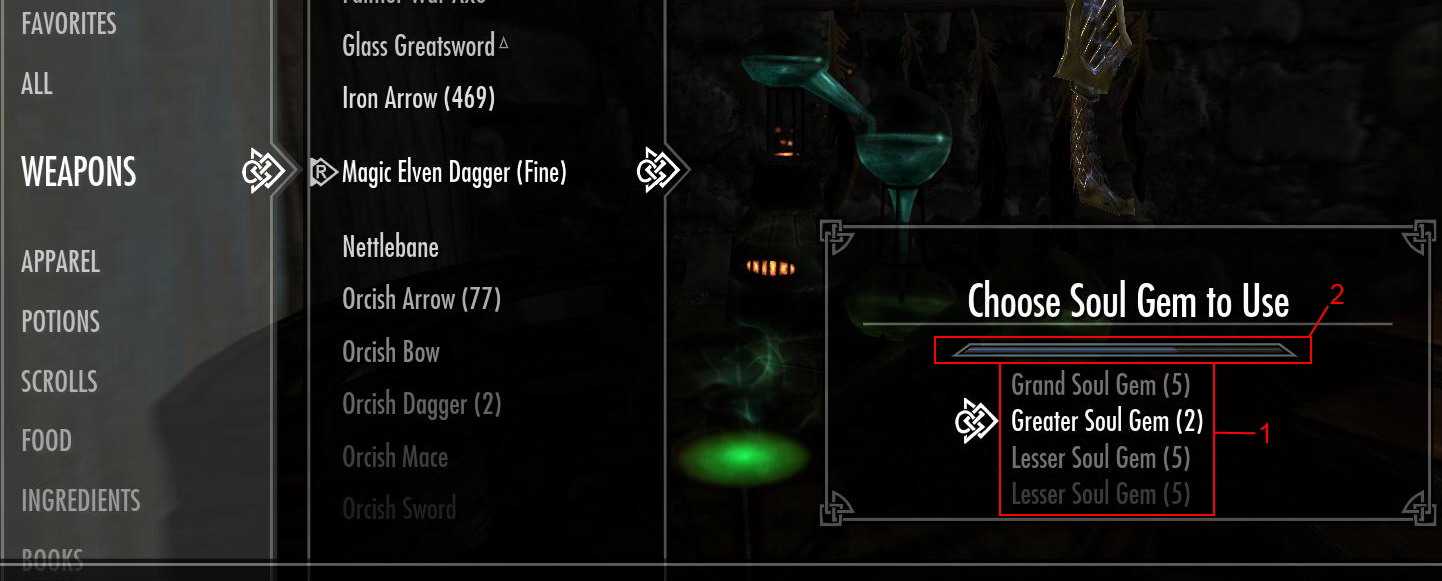Image resolution: width=1442 pixels, height=581 pixels.
Task: Pick the Orcish Arrow stack
Action: [x=421, y=299]
